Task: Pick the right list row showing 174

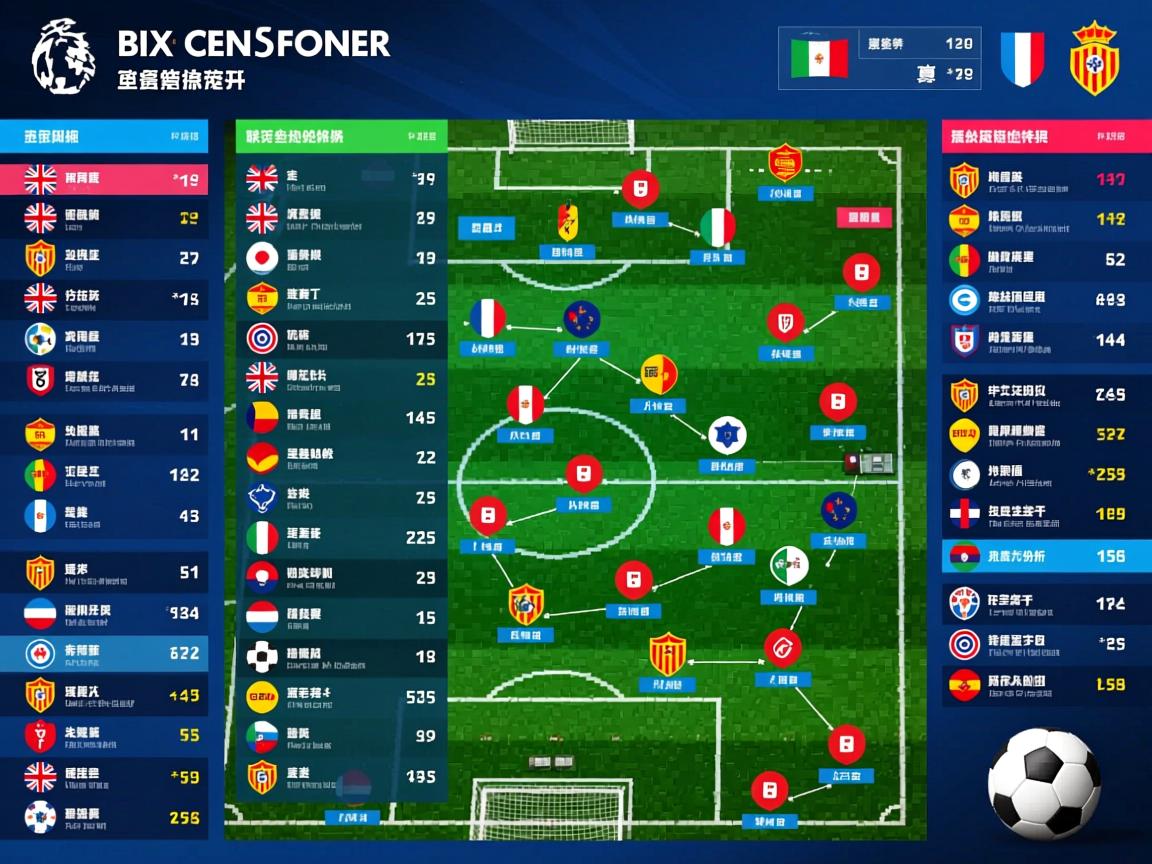Action: [x=1046, y=604]
